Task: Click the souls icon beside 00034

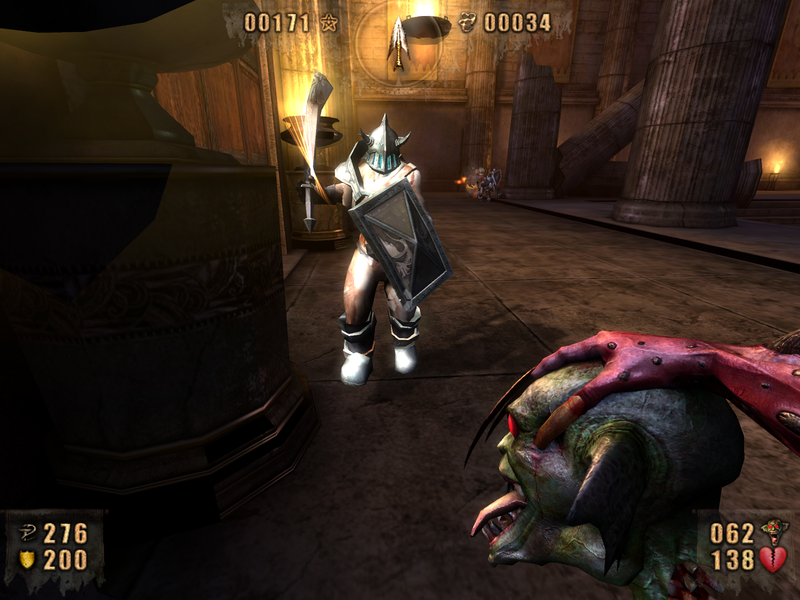Action: pyautogui.click(x=468, y=22)
